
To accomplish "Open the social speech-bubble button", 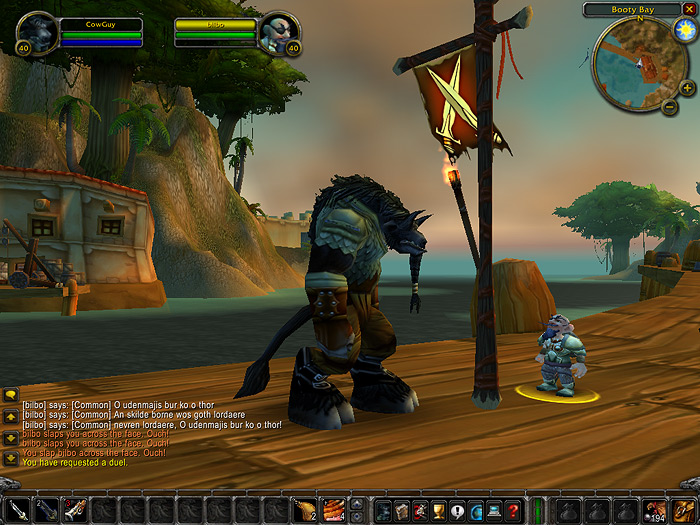I will [457, 510].
